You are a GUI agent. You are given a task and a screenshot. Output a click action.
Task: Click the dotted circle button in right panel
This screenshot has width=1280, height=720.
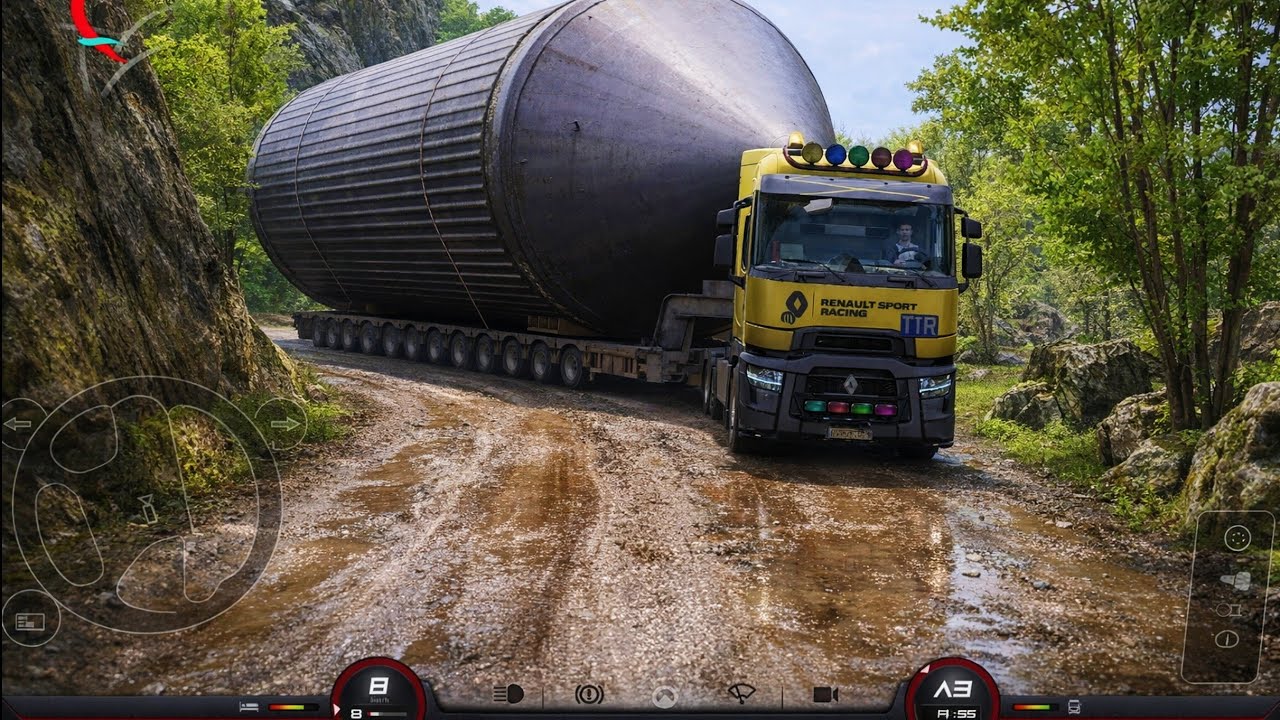(x=1237, y=538)
